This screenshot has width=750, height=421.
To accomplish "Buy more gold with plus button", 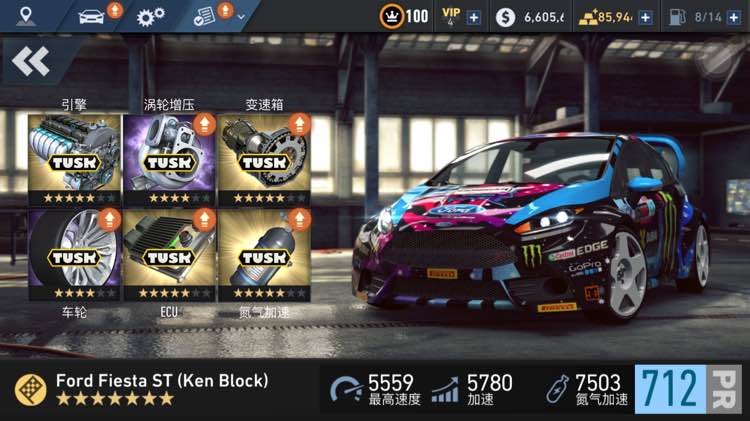I will (x=646, y=17).
